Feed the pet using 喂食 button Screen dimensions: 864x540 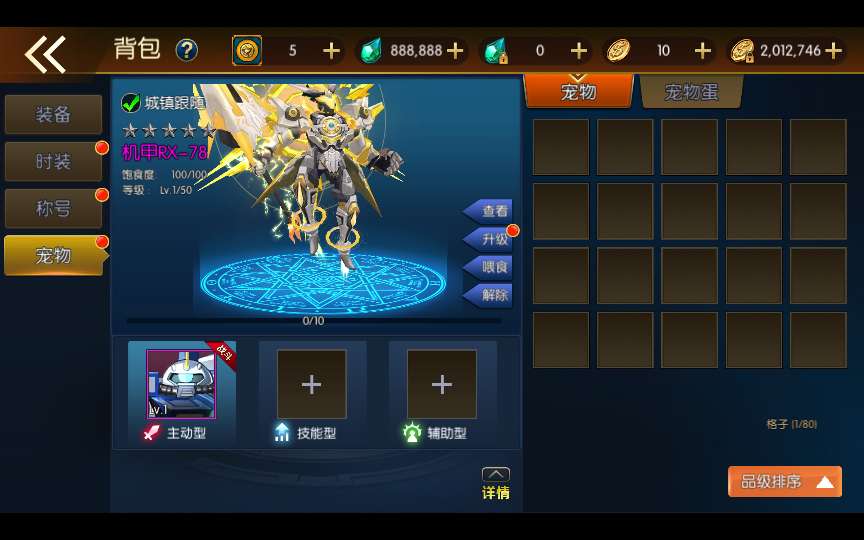click(490, 267)
